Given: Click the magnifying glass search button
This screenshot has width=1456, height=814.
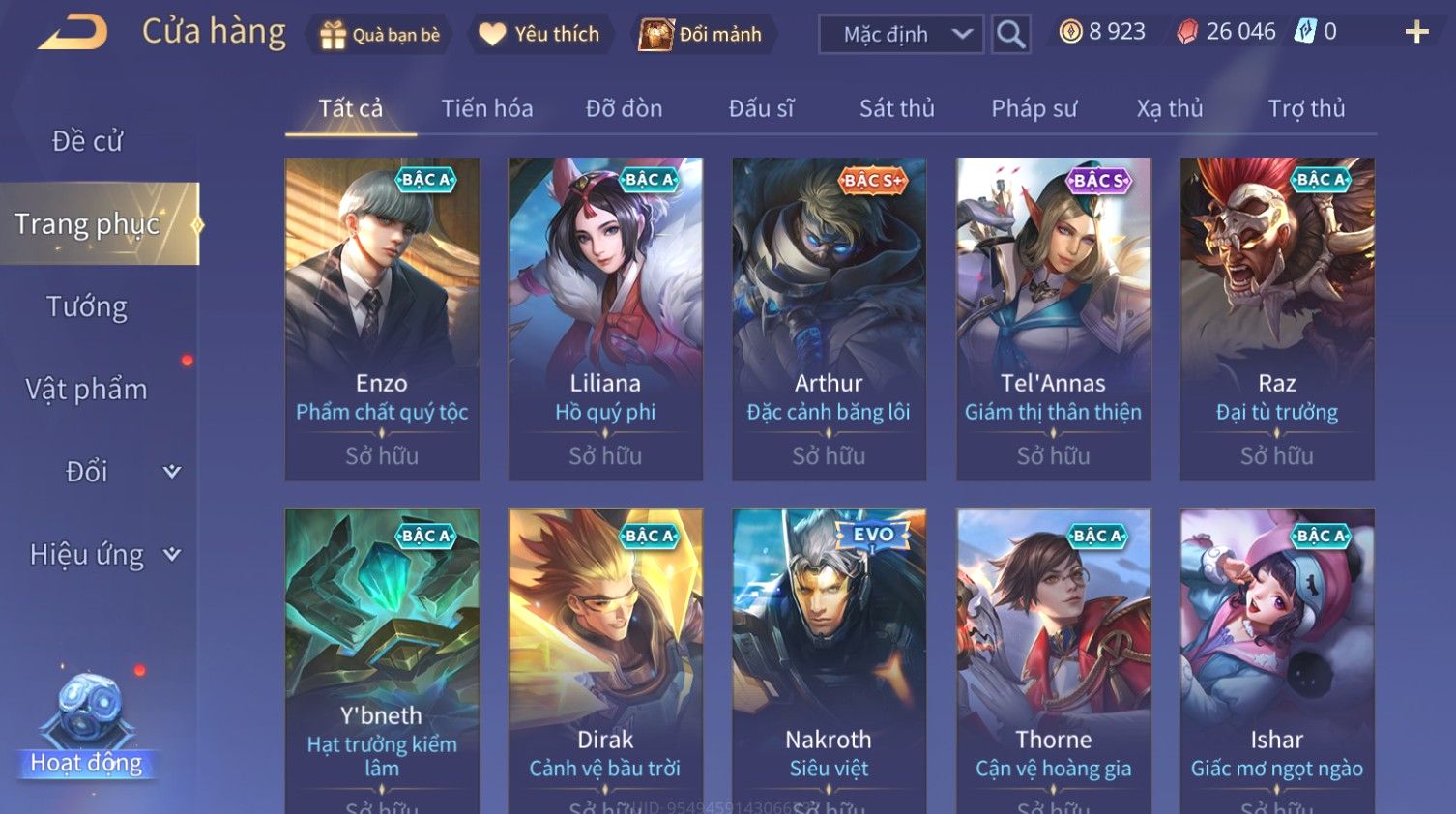Looking at the screenshot, I should click(1010, 35).
